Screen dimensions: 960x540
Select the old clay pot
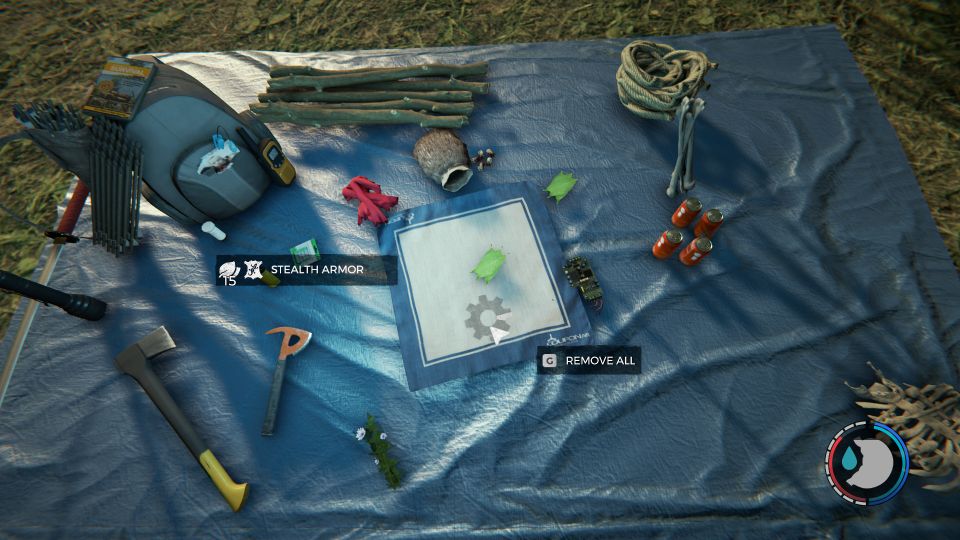tap(442, 160)
